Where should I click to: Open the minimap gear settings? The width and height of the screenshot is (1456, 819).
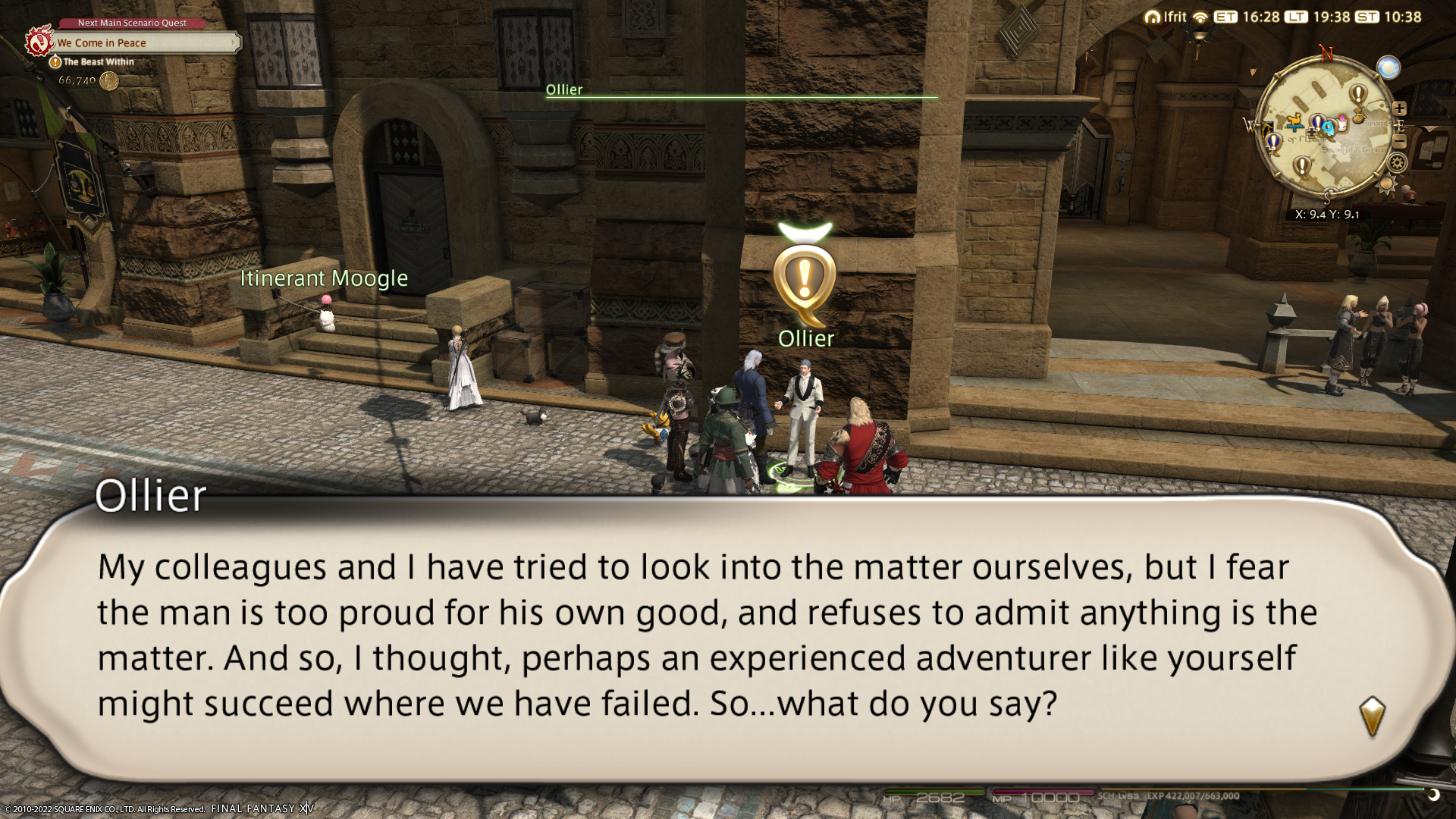(x=1397, y=162)
